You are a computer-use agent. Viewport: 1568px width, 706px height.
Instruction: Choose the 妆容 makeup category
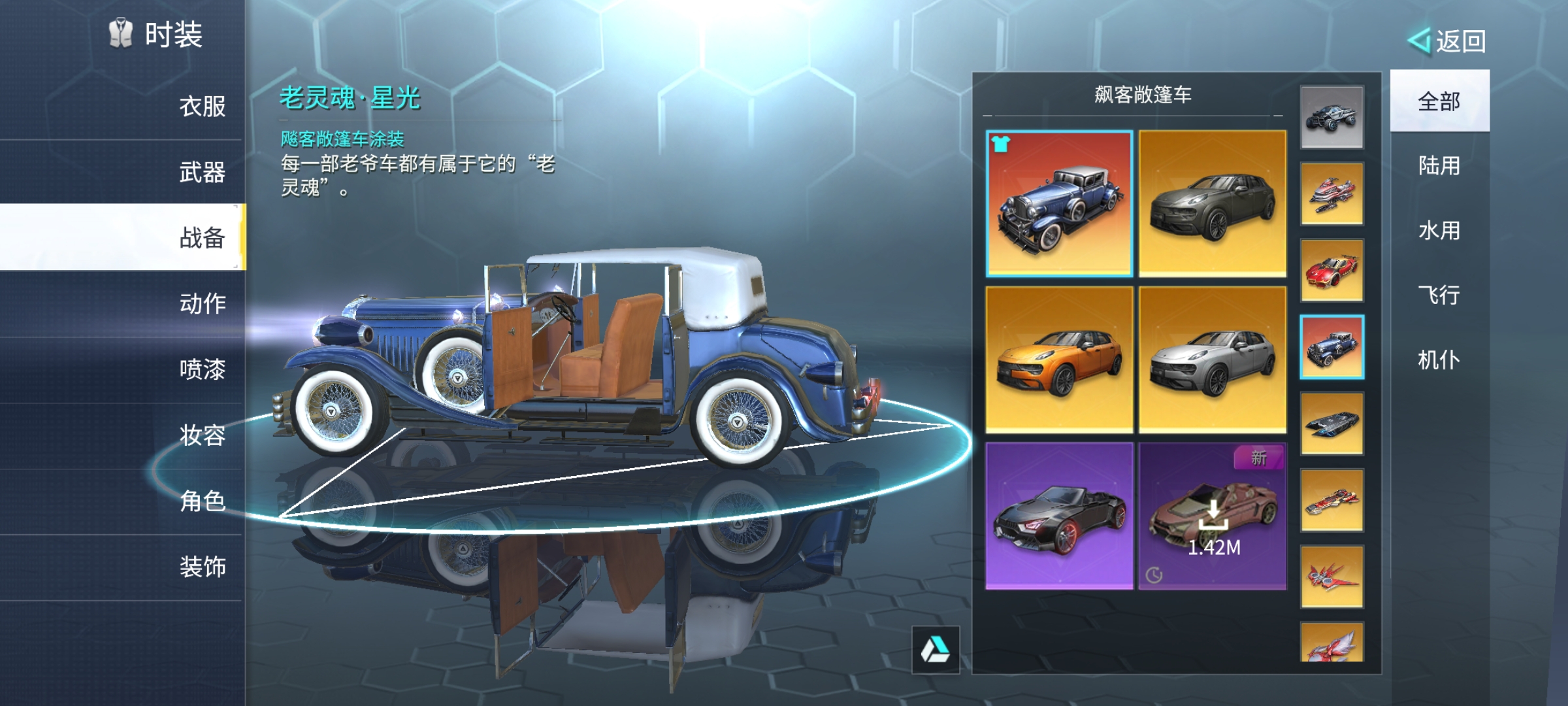coord(201,435)
